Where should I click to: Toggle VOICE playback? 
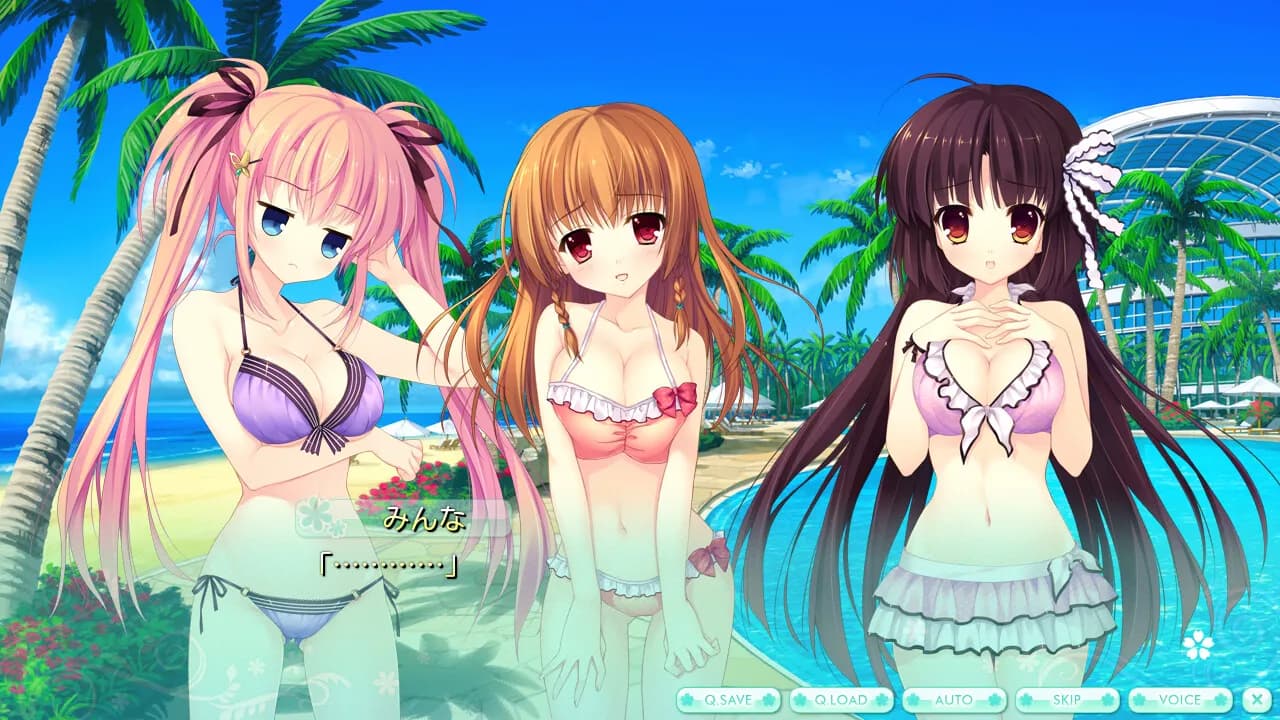click(x=1179, y=700)
